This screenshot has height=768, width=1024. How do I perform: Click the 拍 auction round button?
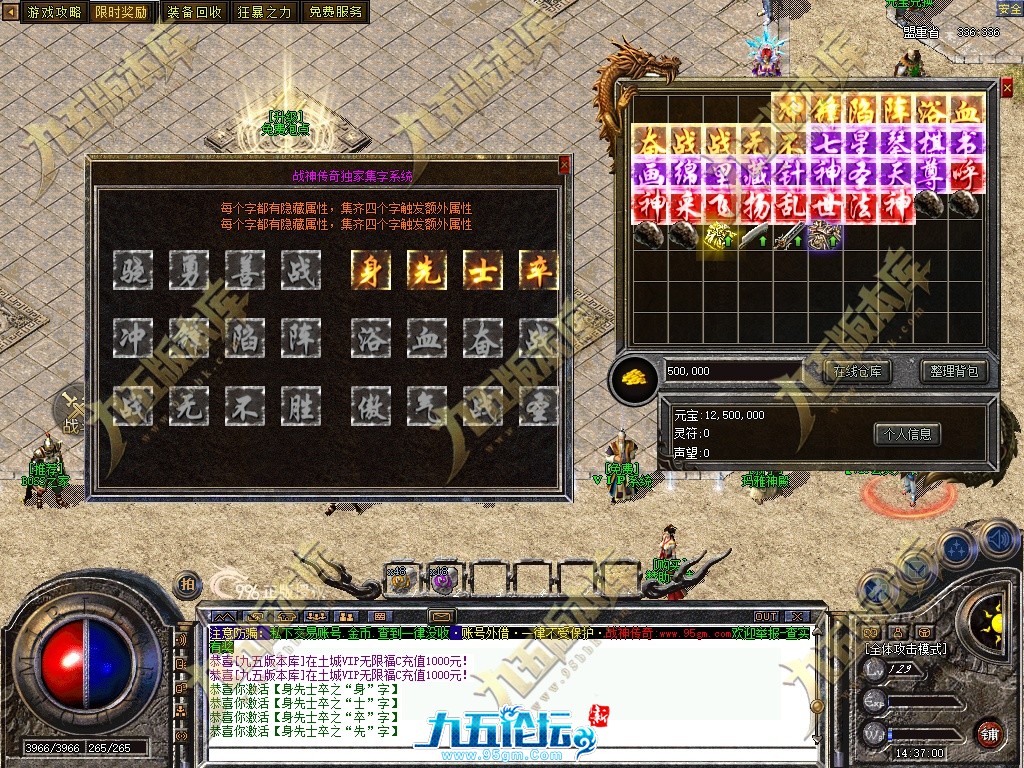[186, 585]
